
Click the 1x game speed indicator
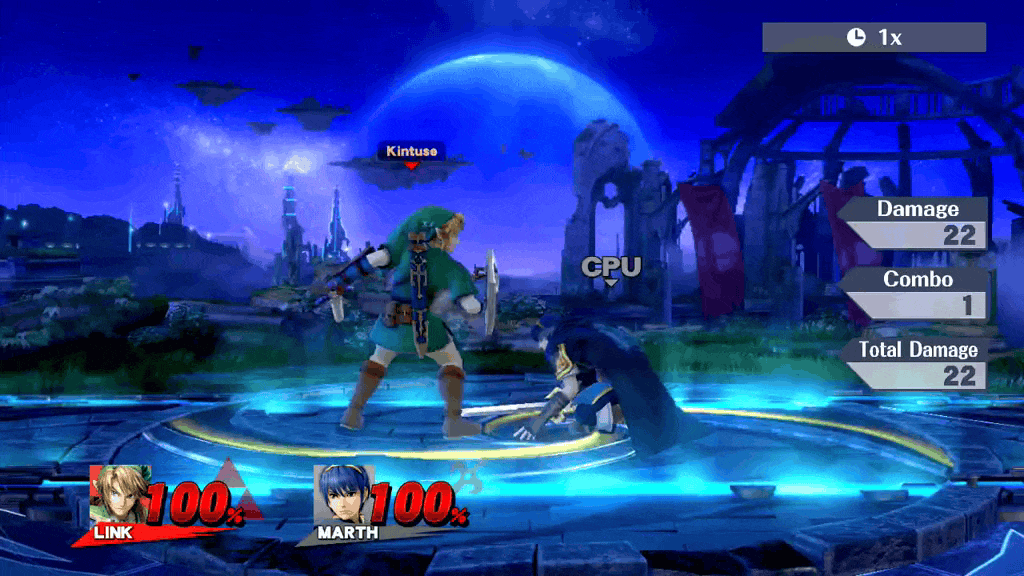[874, 38]
